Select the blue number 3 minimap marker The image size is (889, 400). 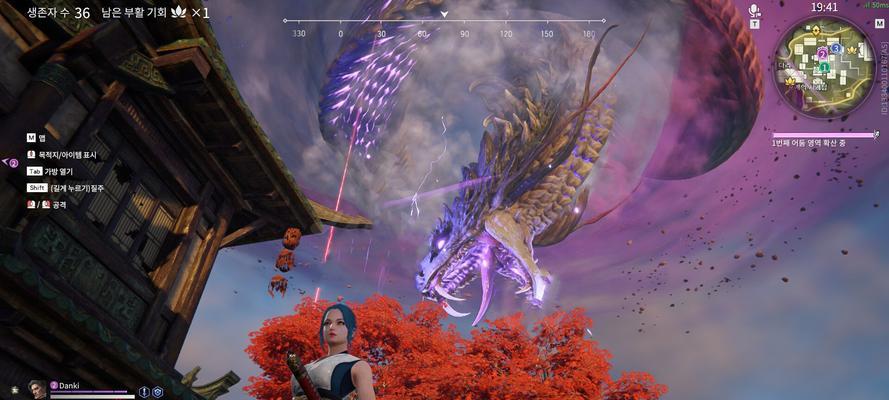835,48
